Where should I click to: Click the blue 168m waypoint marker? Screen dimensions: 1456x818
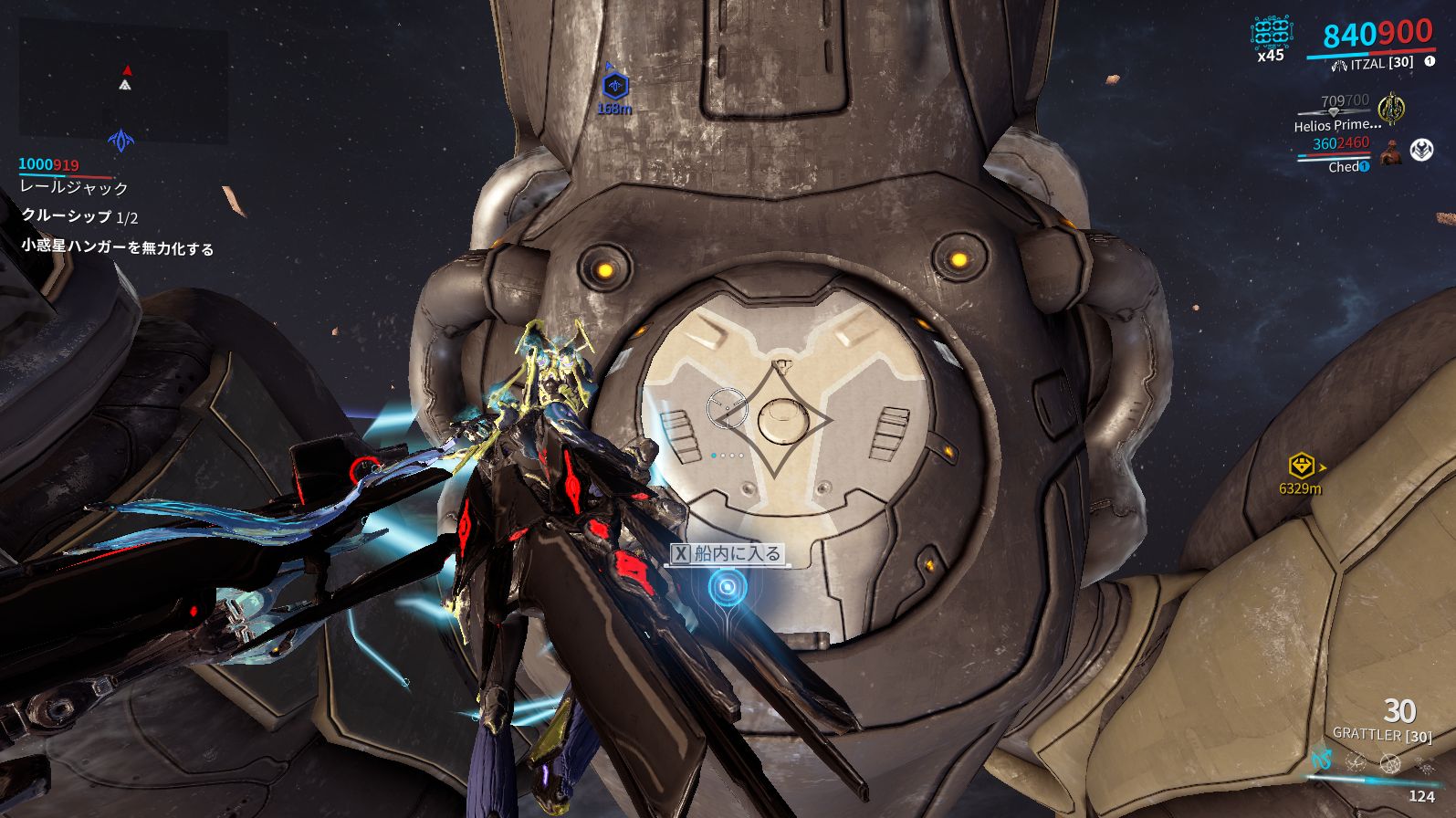(x=615, y=87)
